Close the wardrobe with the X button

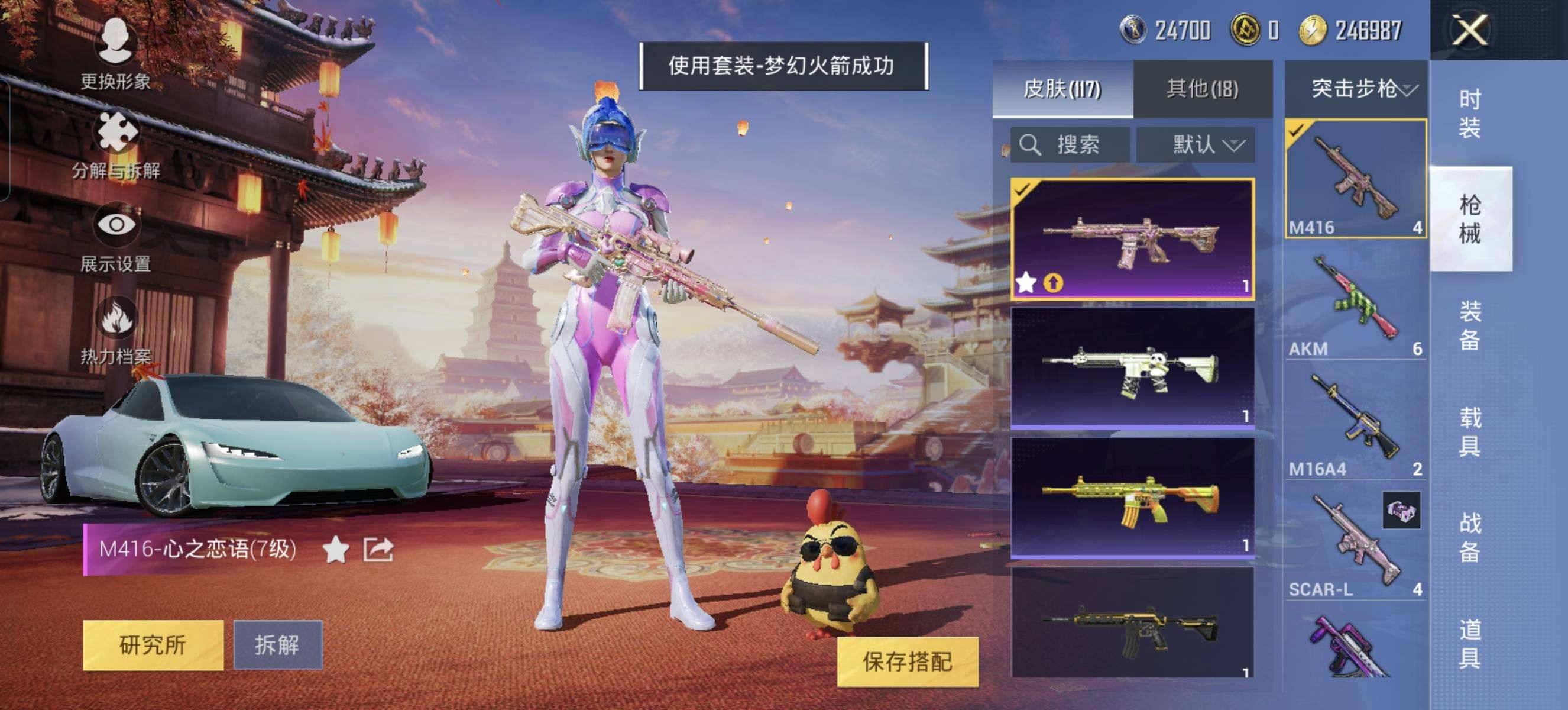(x=1469, y=30)
